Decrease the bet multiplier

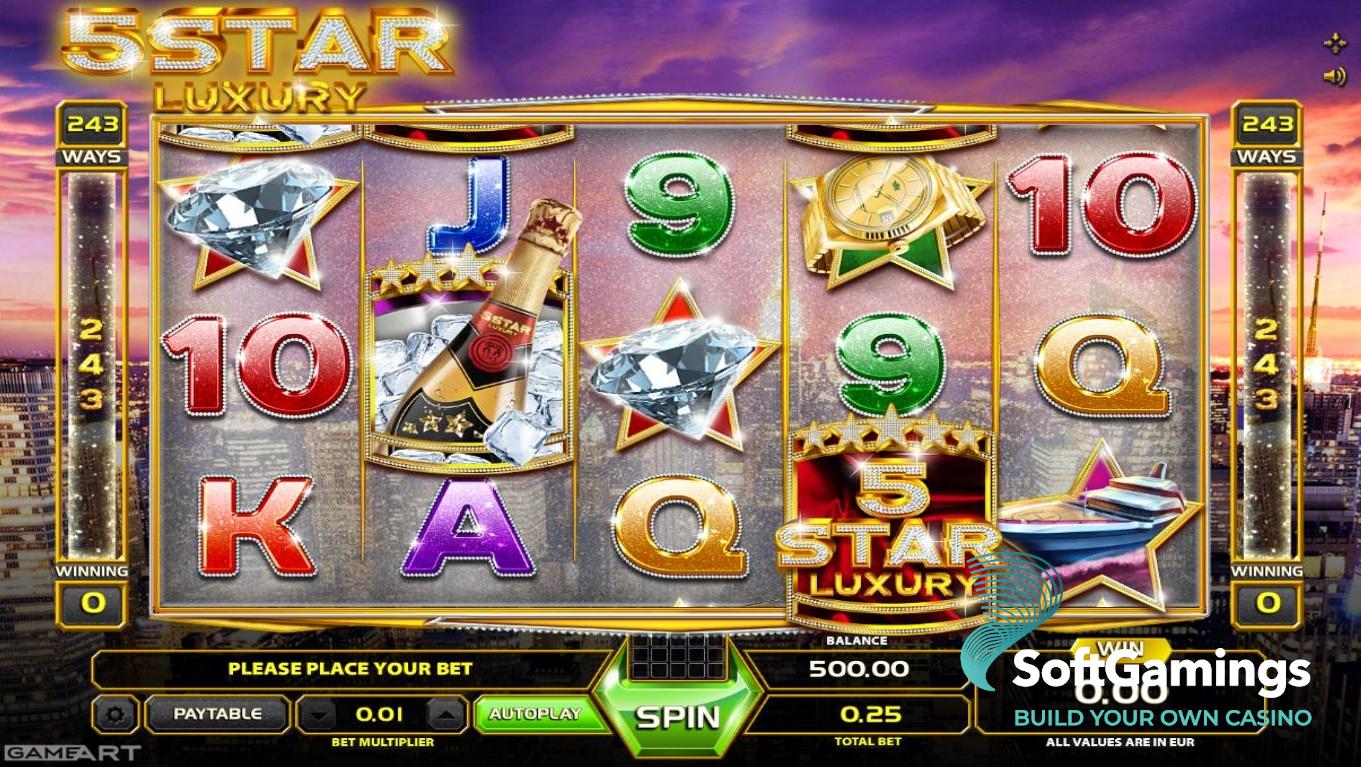point(318,715)
